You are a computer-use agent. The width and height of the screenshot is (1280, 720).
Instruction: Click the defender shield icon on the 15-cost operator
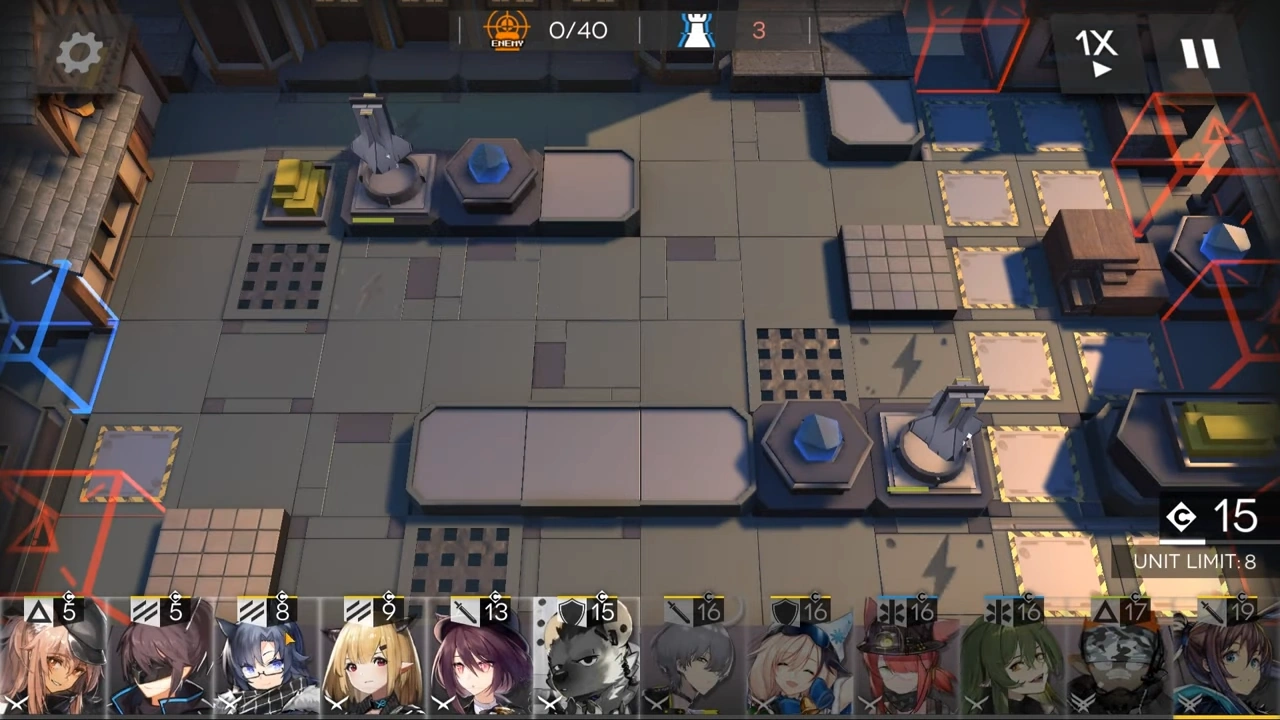(570, 611)
